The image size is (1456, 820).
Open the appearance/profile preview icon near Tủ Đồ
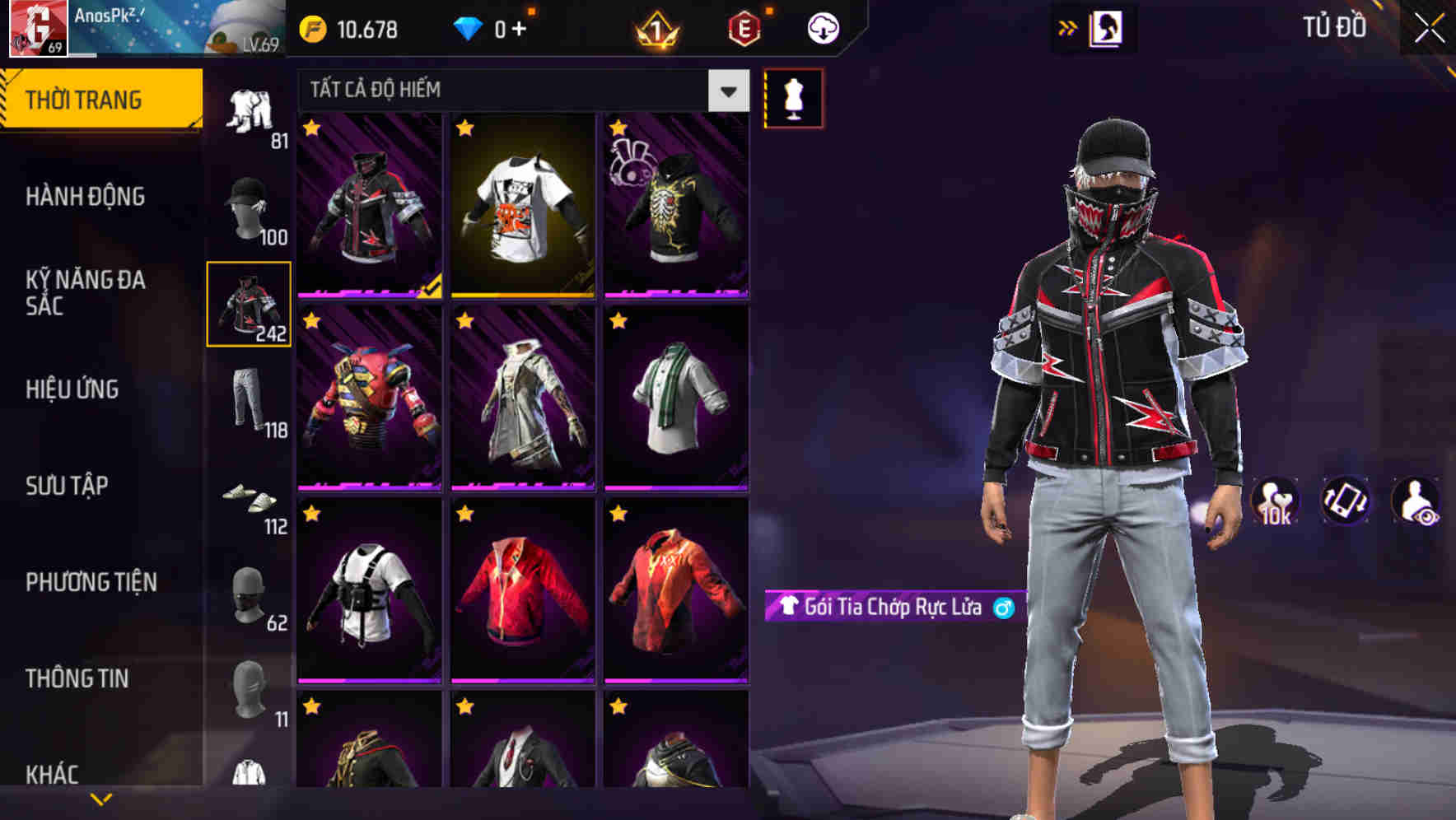pyautogui.click(x=1106, y=27)
